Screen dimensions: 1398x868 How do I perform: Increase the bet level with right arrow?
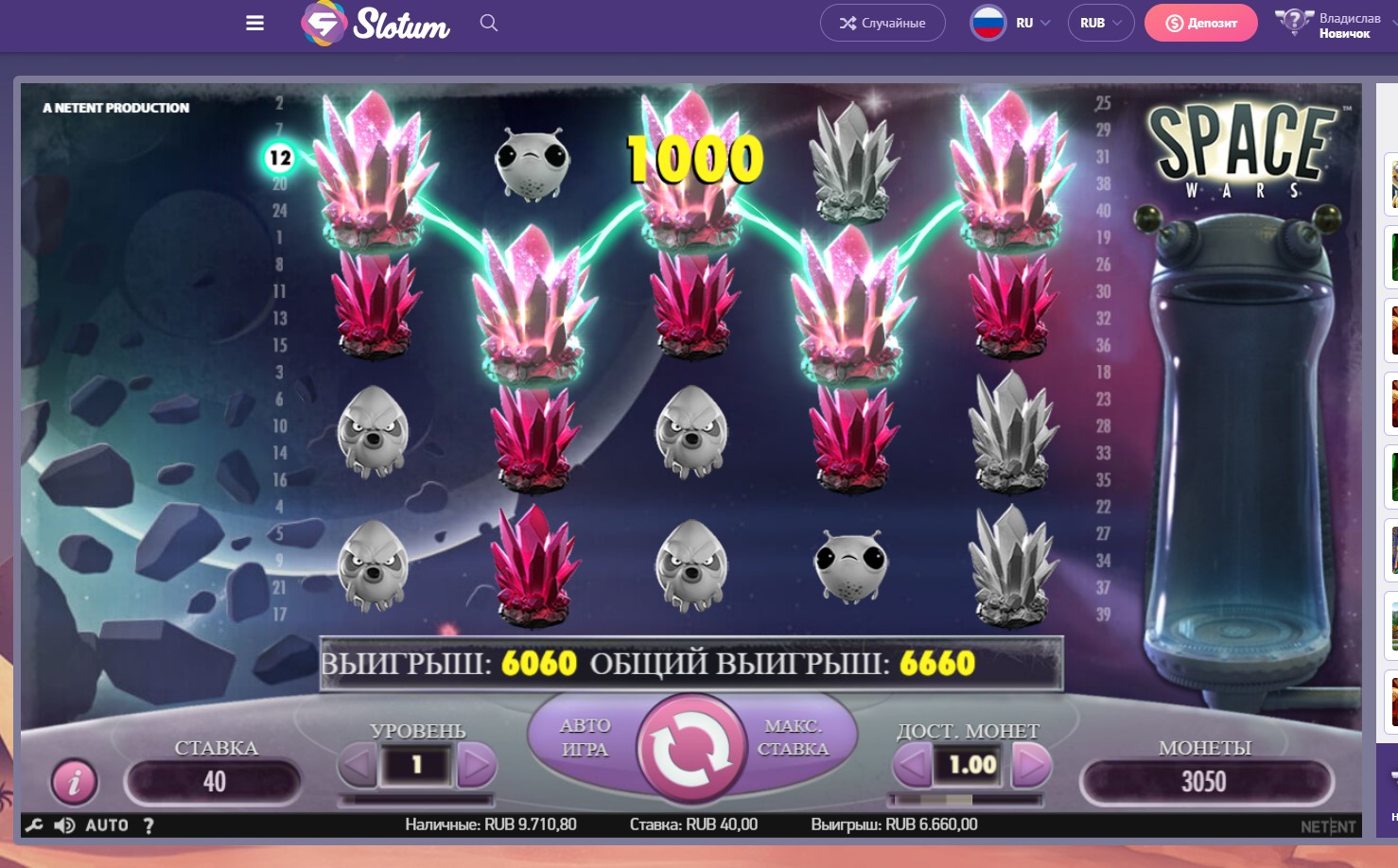click(x=476, y=765)
